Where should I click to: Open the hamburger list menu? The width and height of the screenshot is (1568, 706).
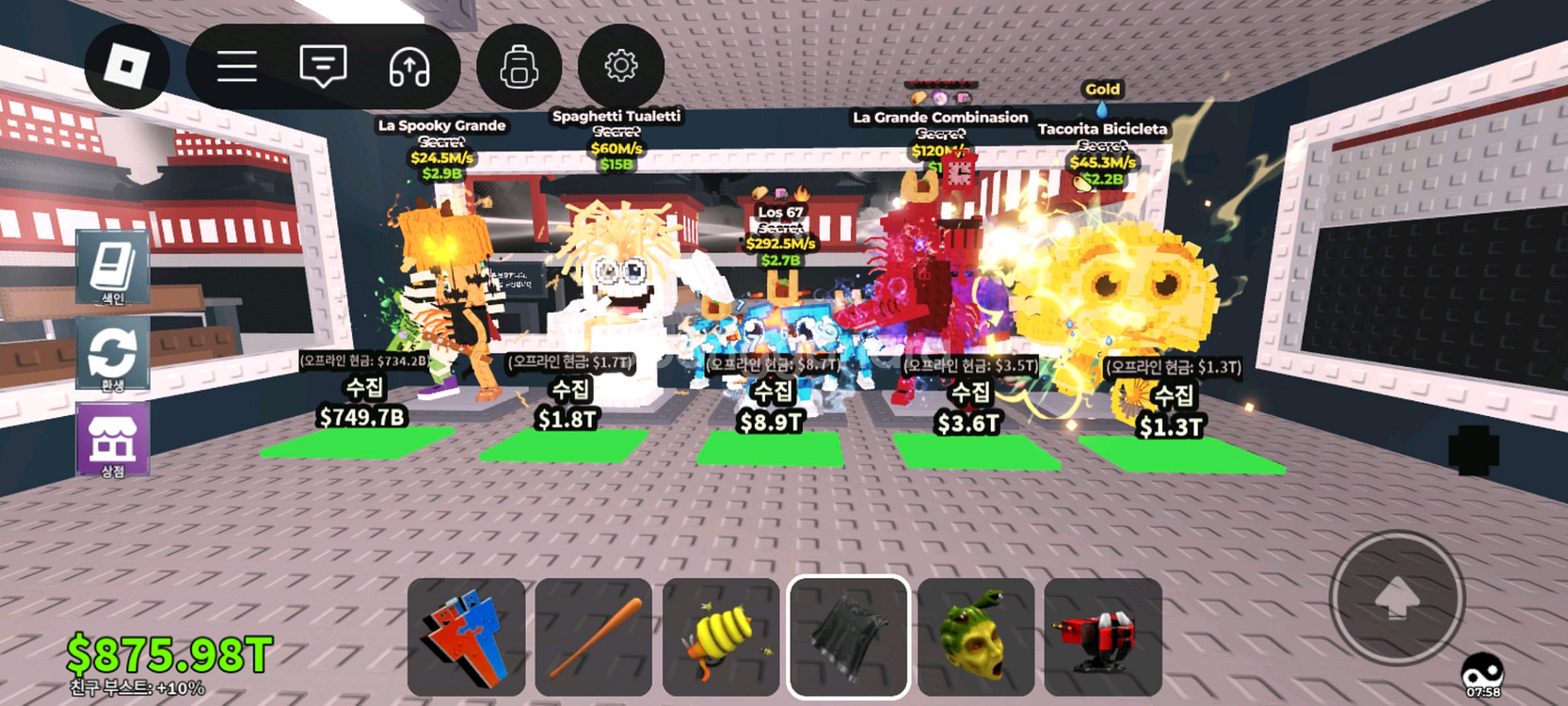pos(237,66)
